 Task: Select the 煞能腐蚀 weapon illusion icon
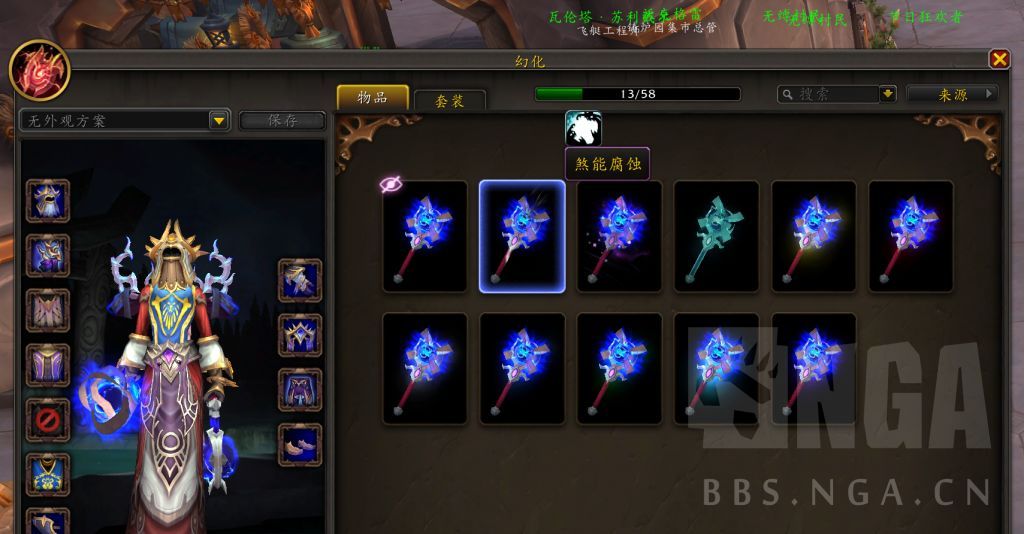(583, 128)
